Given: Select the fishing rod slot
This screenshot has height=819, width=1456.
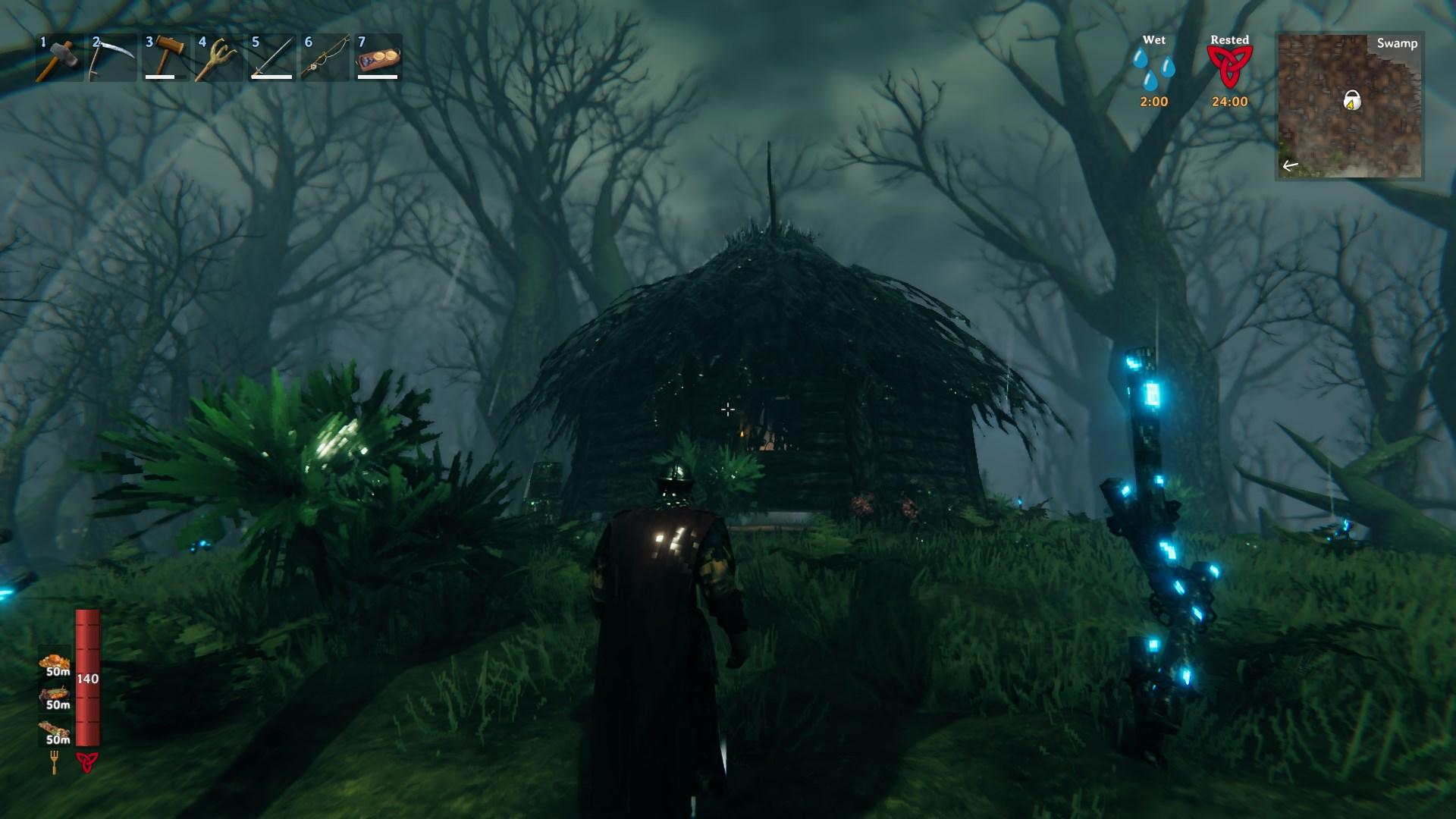Looking at the screenshot, I should (x=325, y=57).
